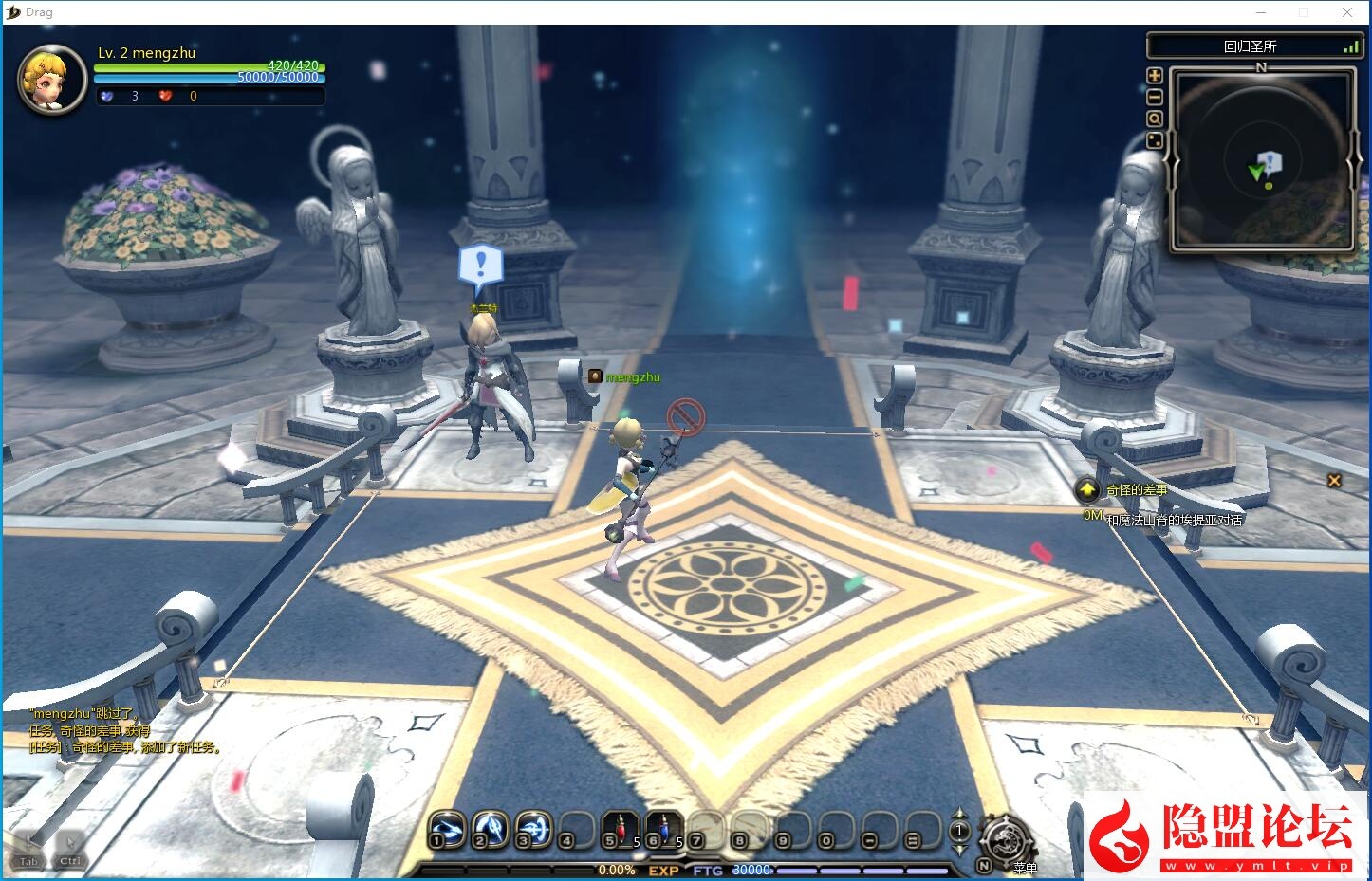Close the game window
Viewport: 1372px width, 881px height.
1347,12
